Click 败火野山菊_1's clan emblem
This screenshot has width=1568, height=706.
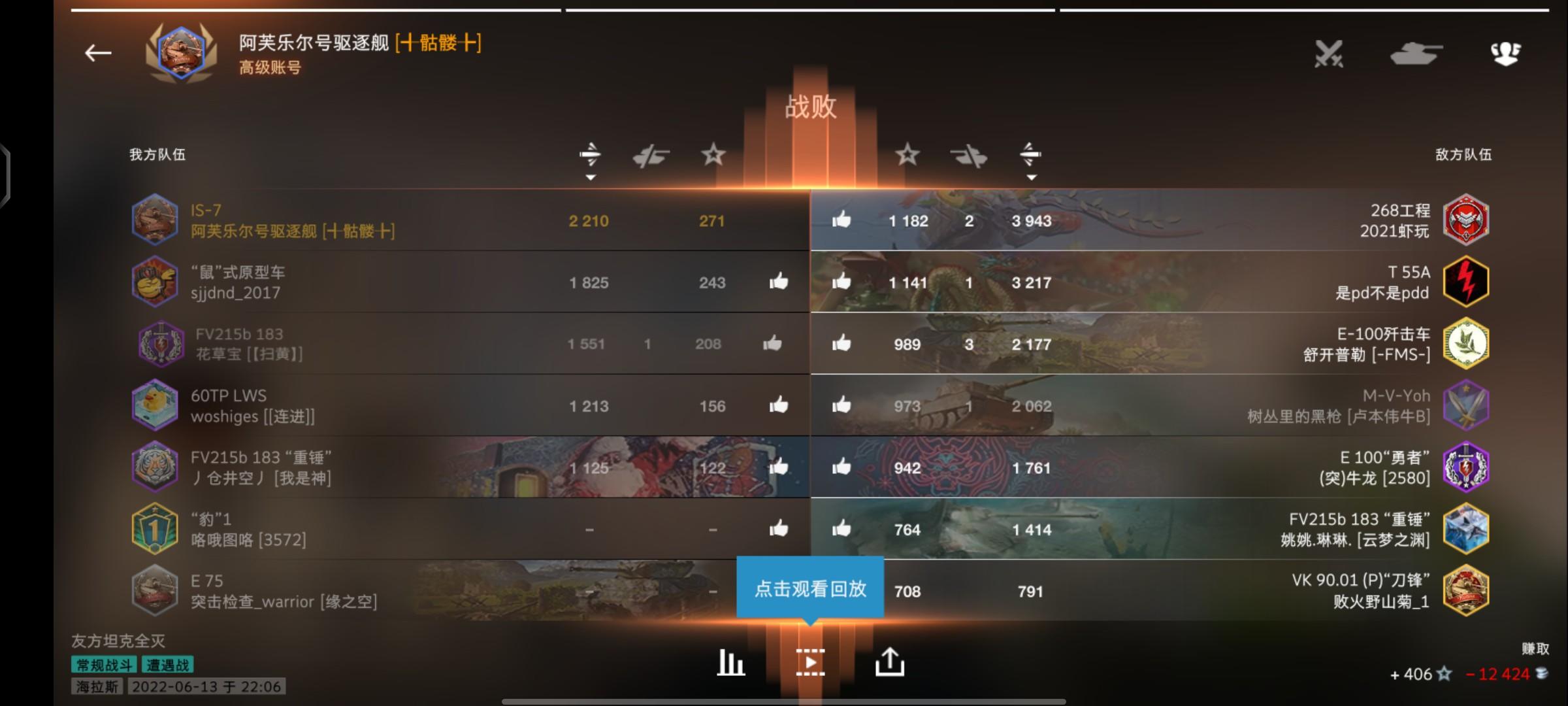click(x=1465, y=592)
